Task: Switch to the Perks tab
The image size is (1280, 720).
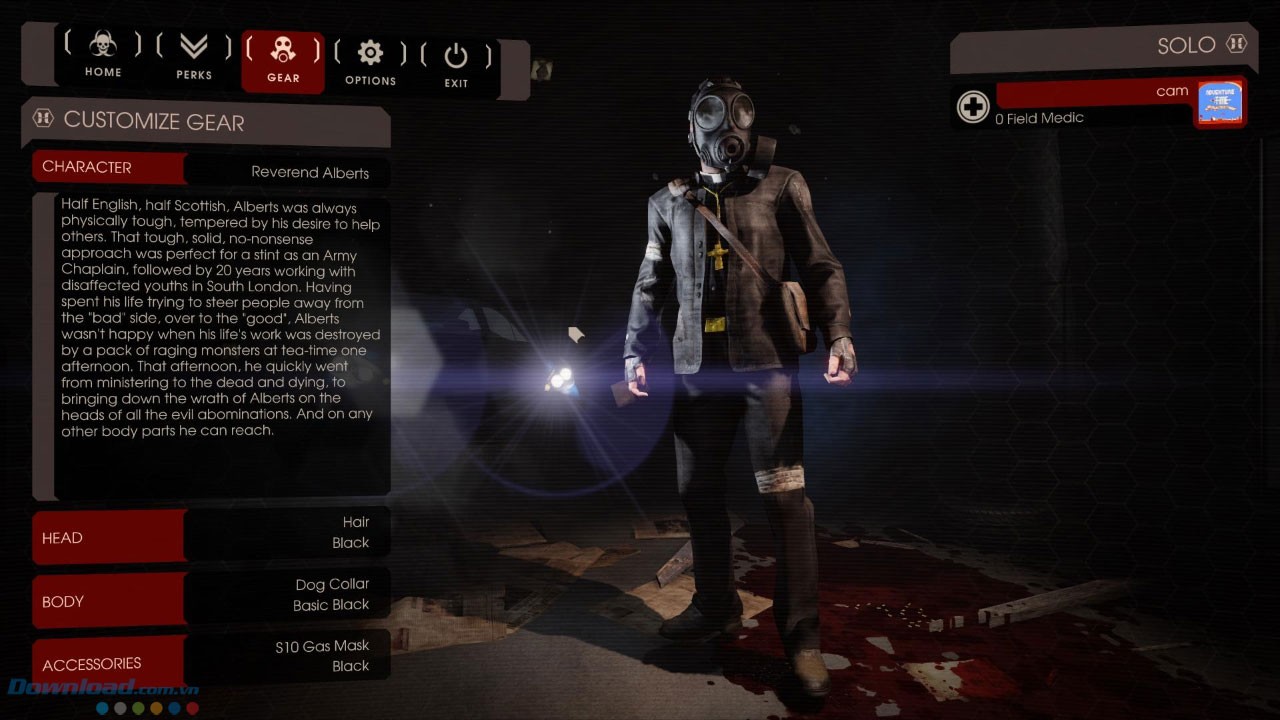Action: [x=194, y=56]
